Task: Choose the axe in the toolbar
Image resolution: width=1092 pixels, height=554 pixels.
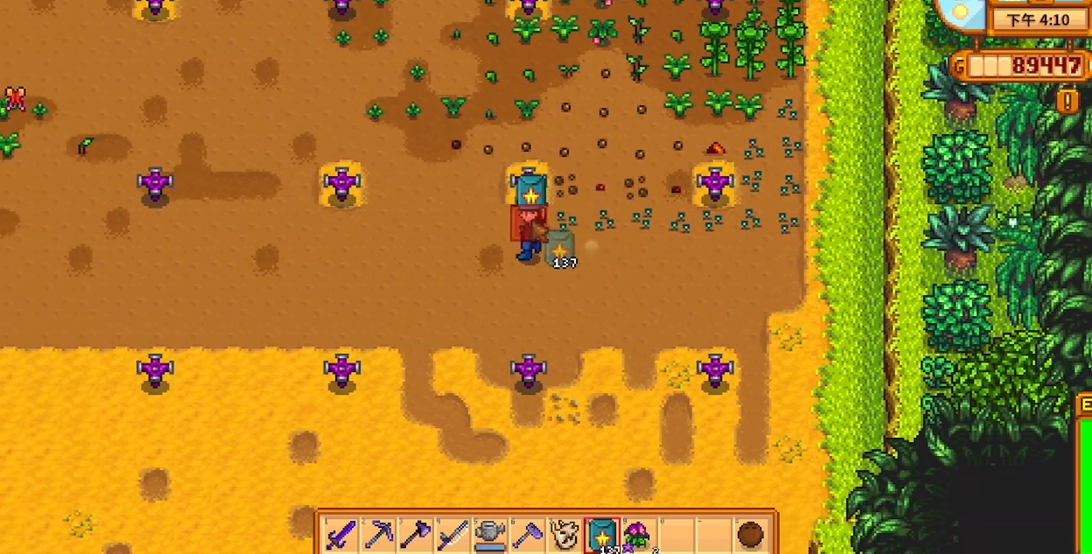Action: (x=415, y=535)
